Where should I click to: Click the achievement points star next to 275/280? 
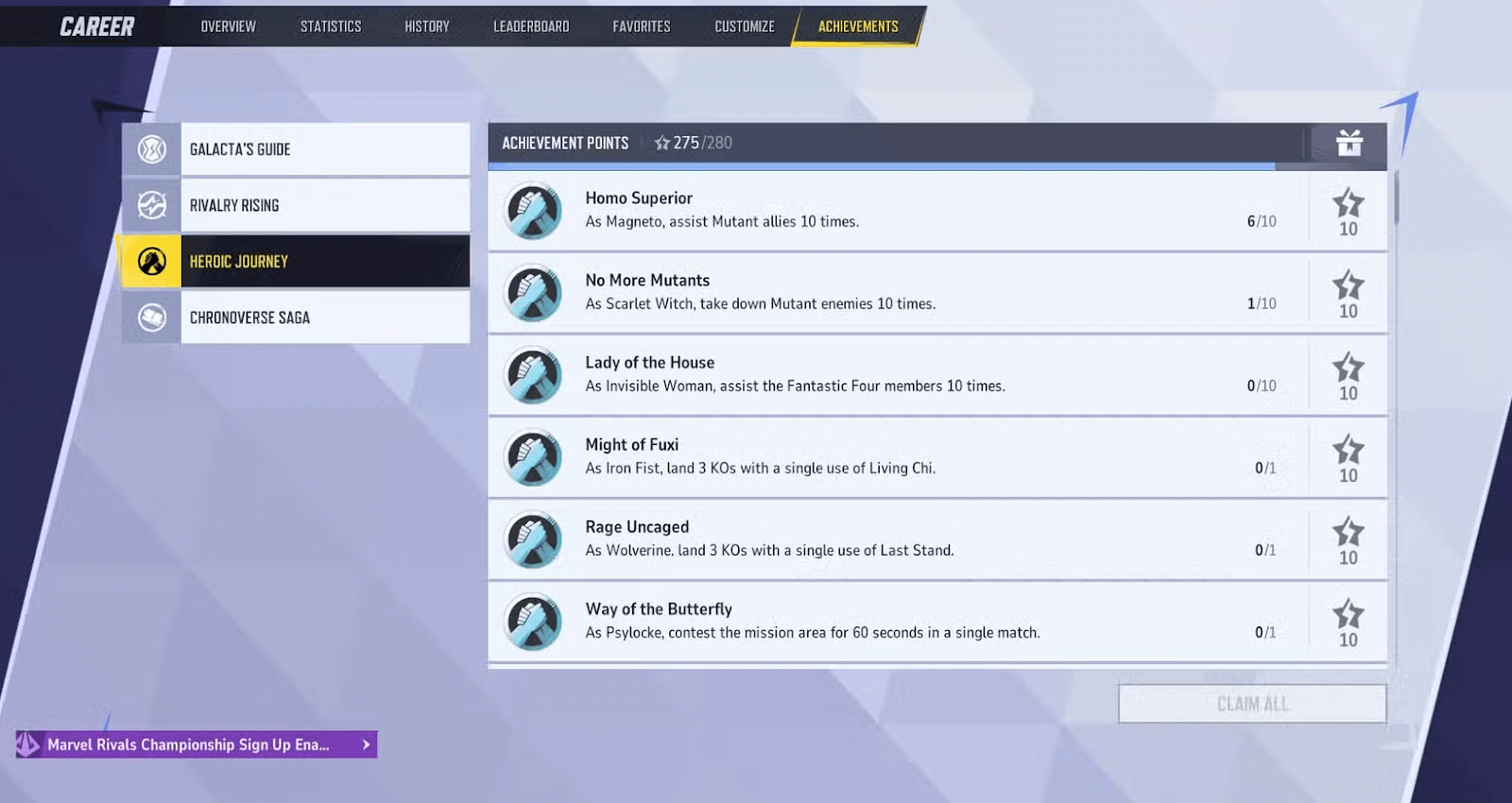[x=662, y=143]
